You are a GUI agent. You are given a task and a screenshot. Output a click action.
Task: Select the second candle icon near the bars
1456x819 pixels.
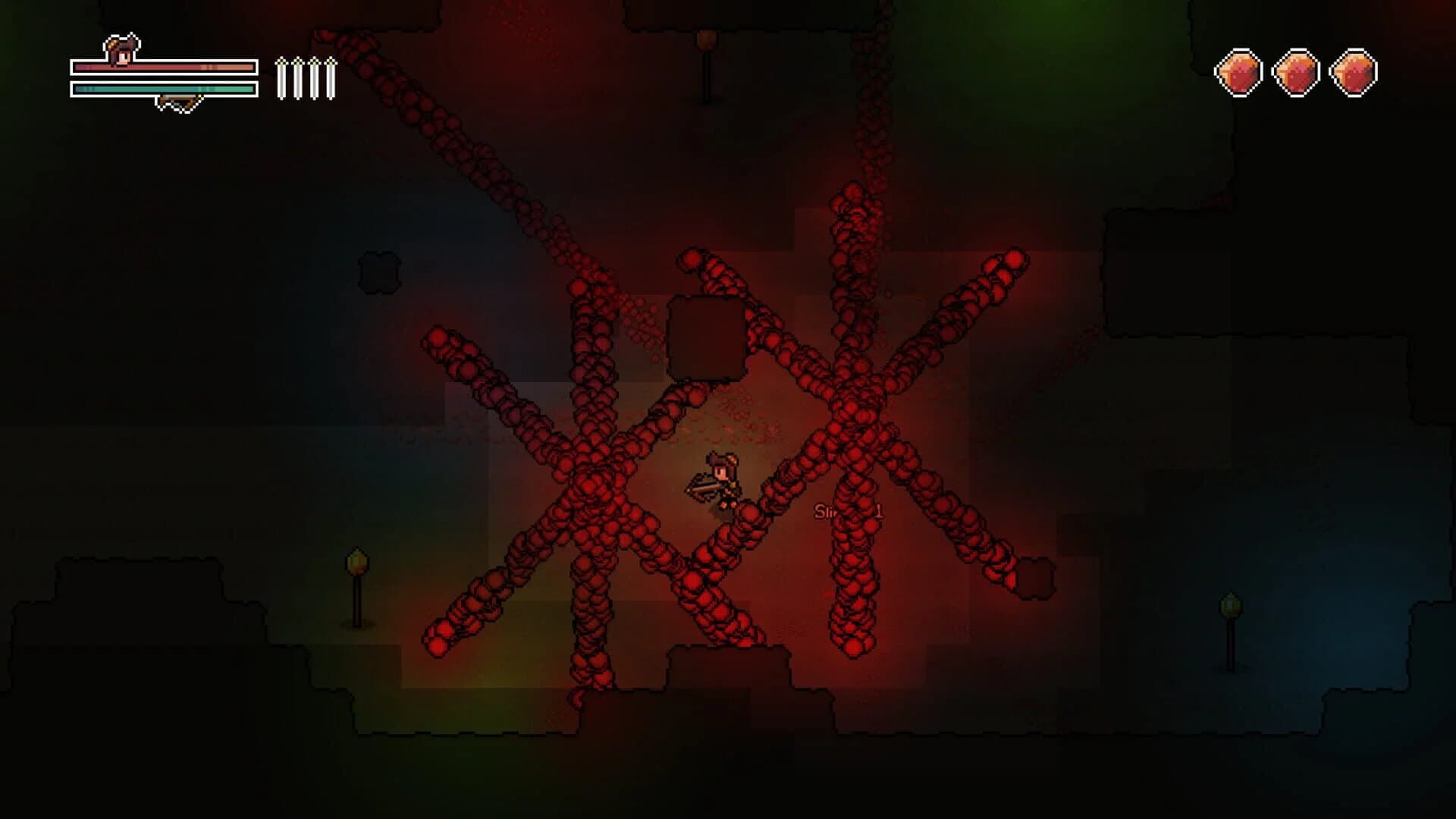[297, 80]
